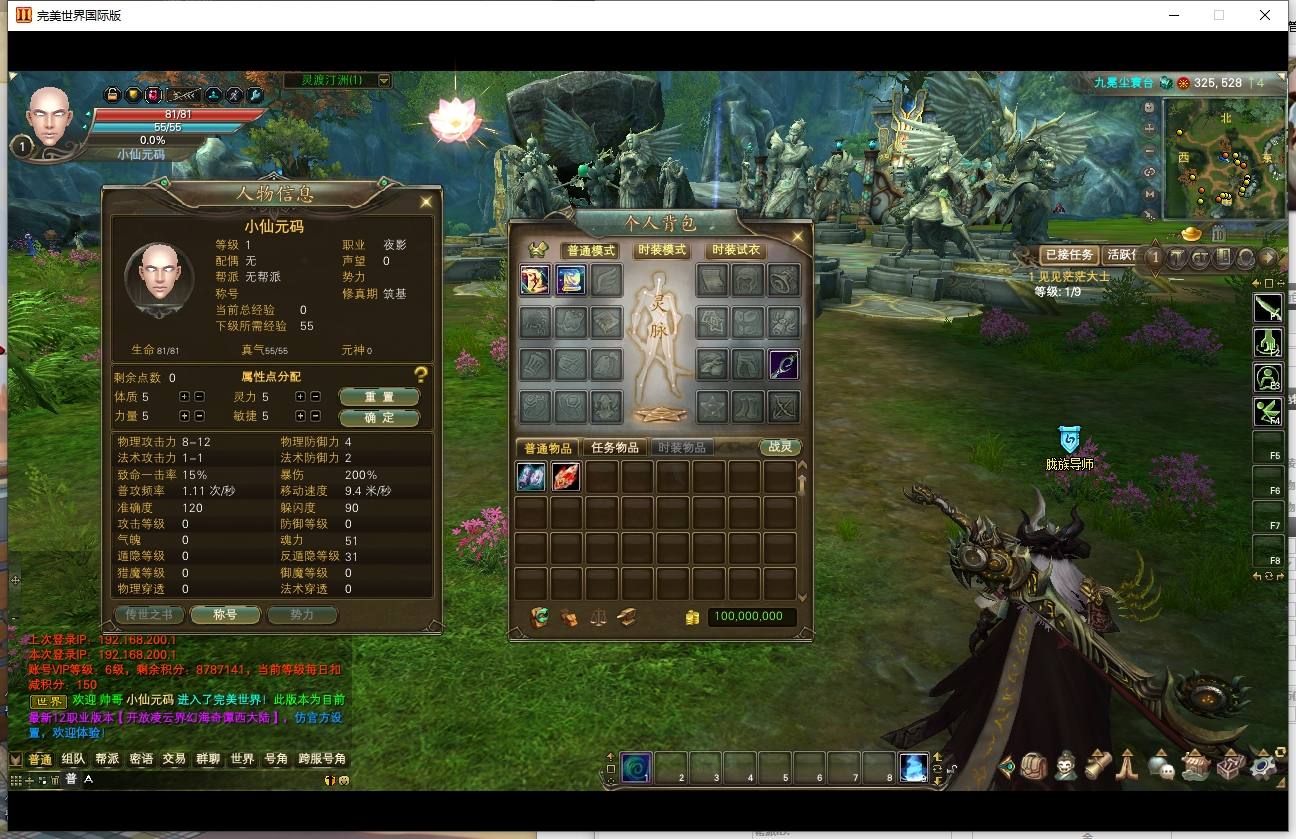Click the equipped purple weapon slot

(783, 365)
